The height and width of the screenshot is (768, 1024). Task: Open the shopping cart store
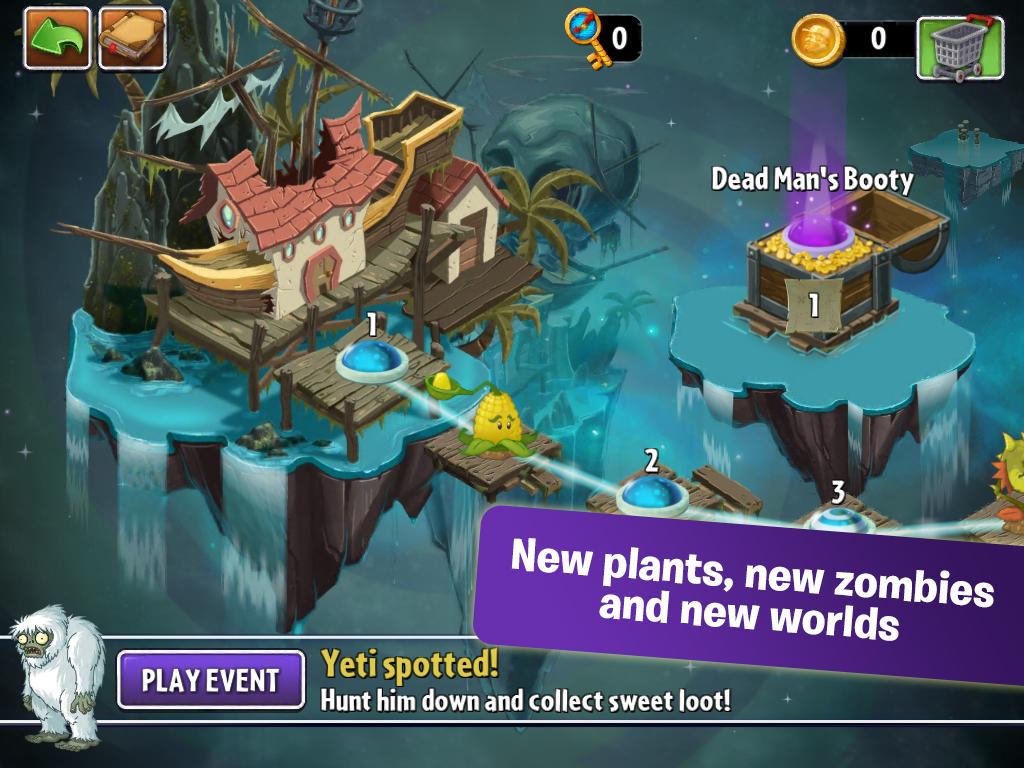point(960,47)
